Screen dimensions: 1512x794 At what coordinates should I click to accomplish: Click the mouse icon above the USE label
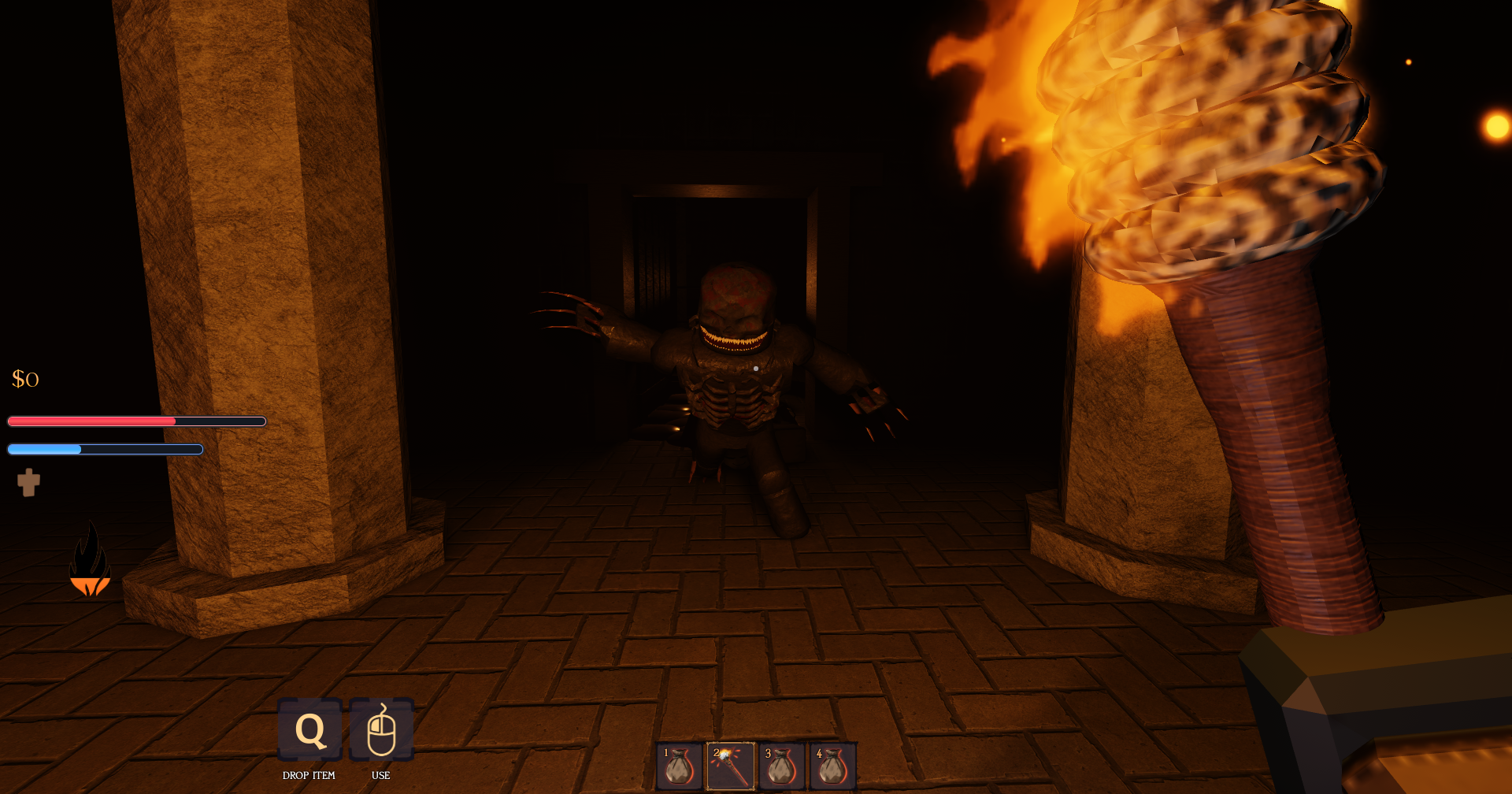[x=383, y=731]
